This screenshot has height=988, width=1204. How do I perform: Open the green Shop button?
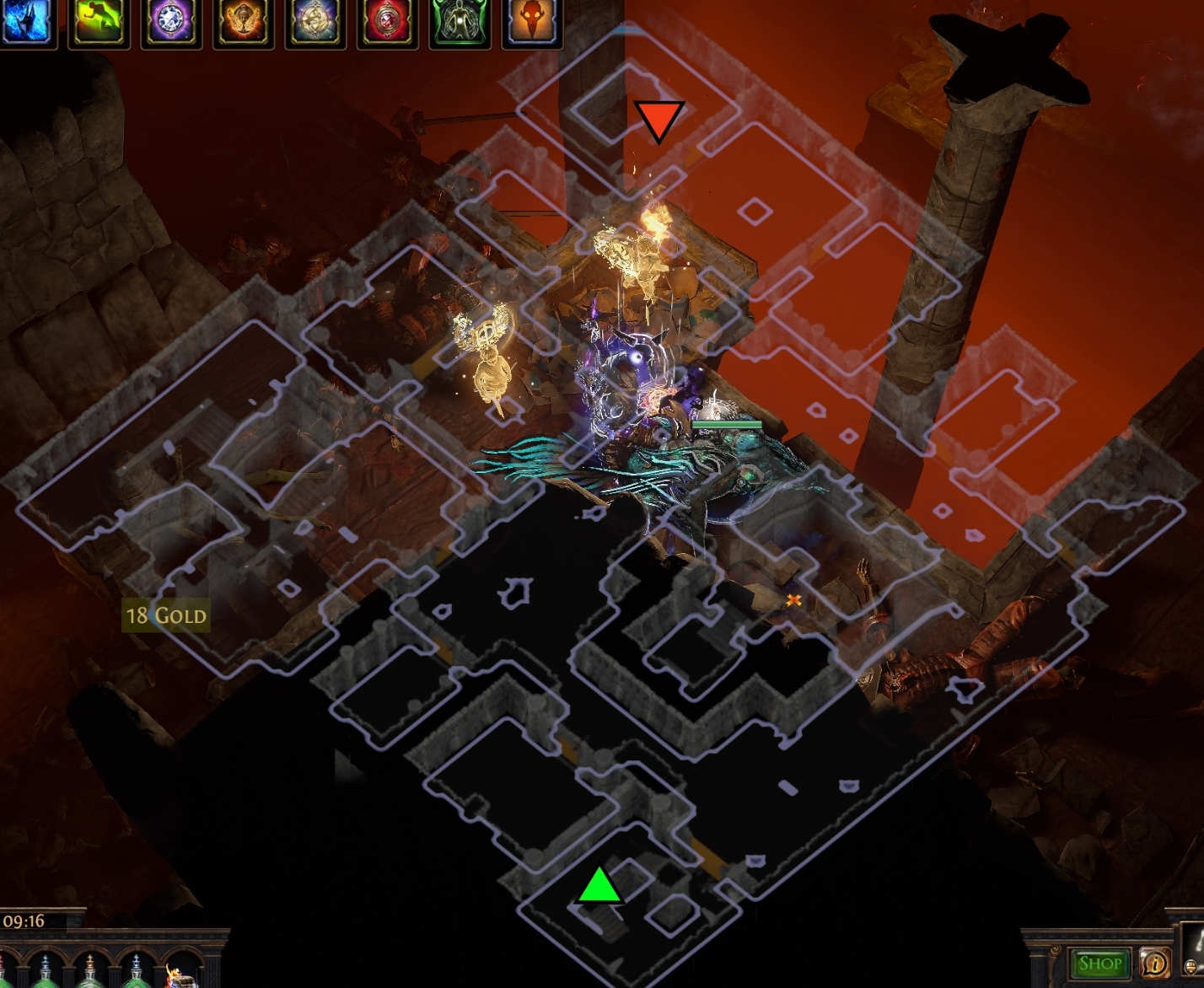click(x=1099, y=963)
